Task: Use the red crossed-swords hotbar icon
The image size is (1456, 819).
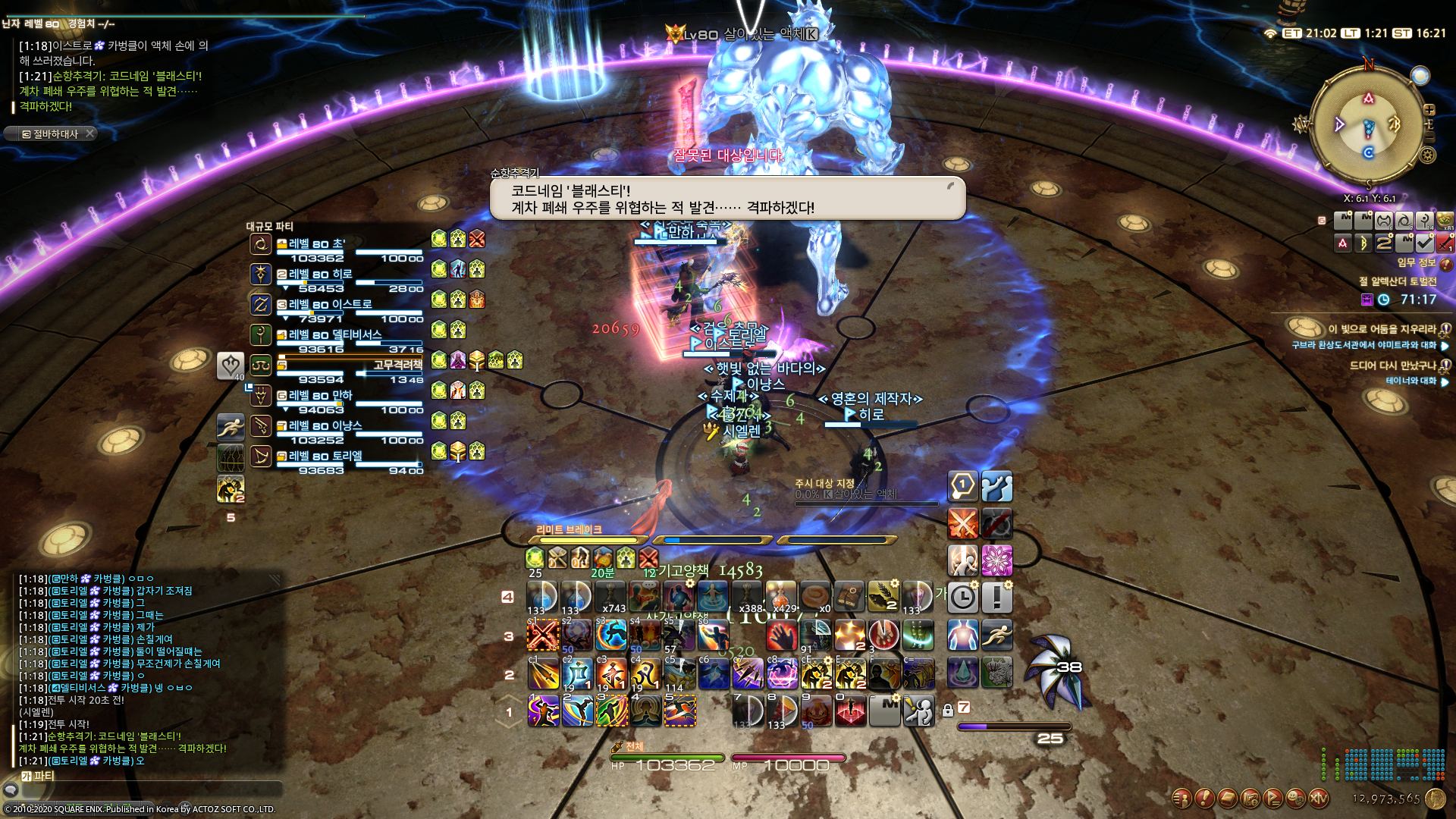Action: click(963, 523)
